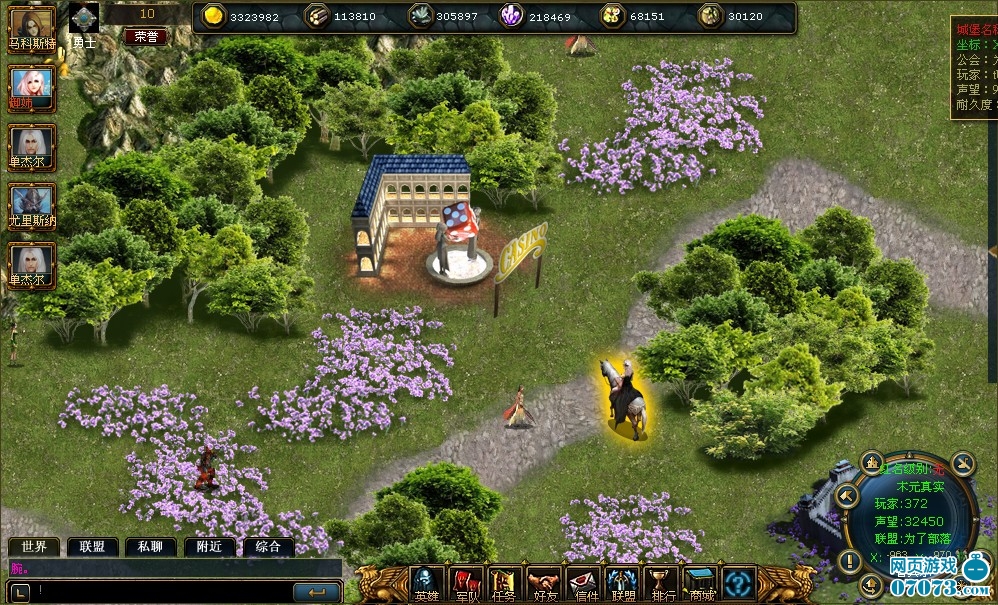This screenshot has height=605, width=998.
Task: Click the 荣誉 (Honor) button
Action: (146, 37)
